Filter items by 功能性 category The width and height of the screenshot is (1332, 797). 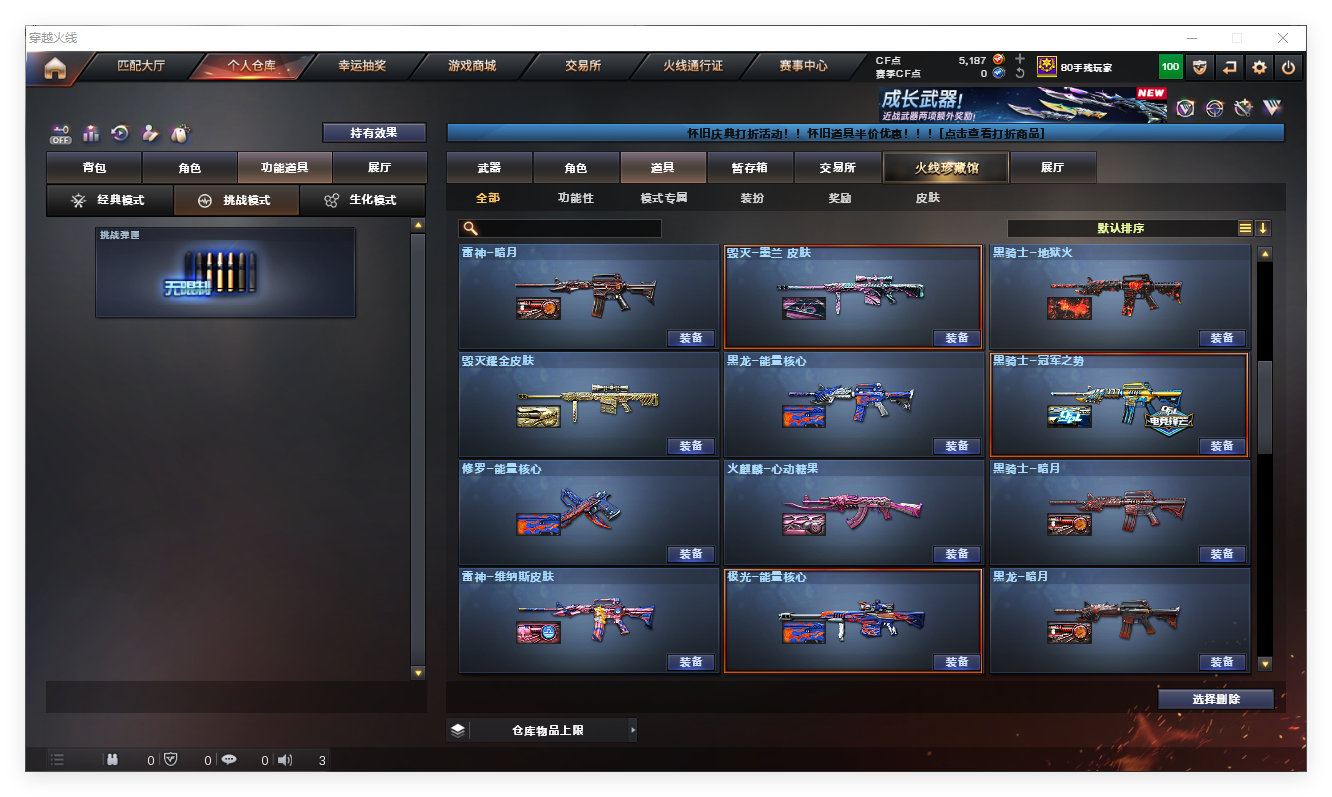pyautogui.click(x=575, y=198)
